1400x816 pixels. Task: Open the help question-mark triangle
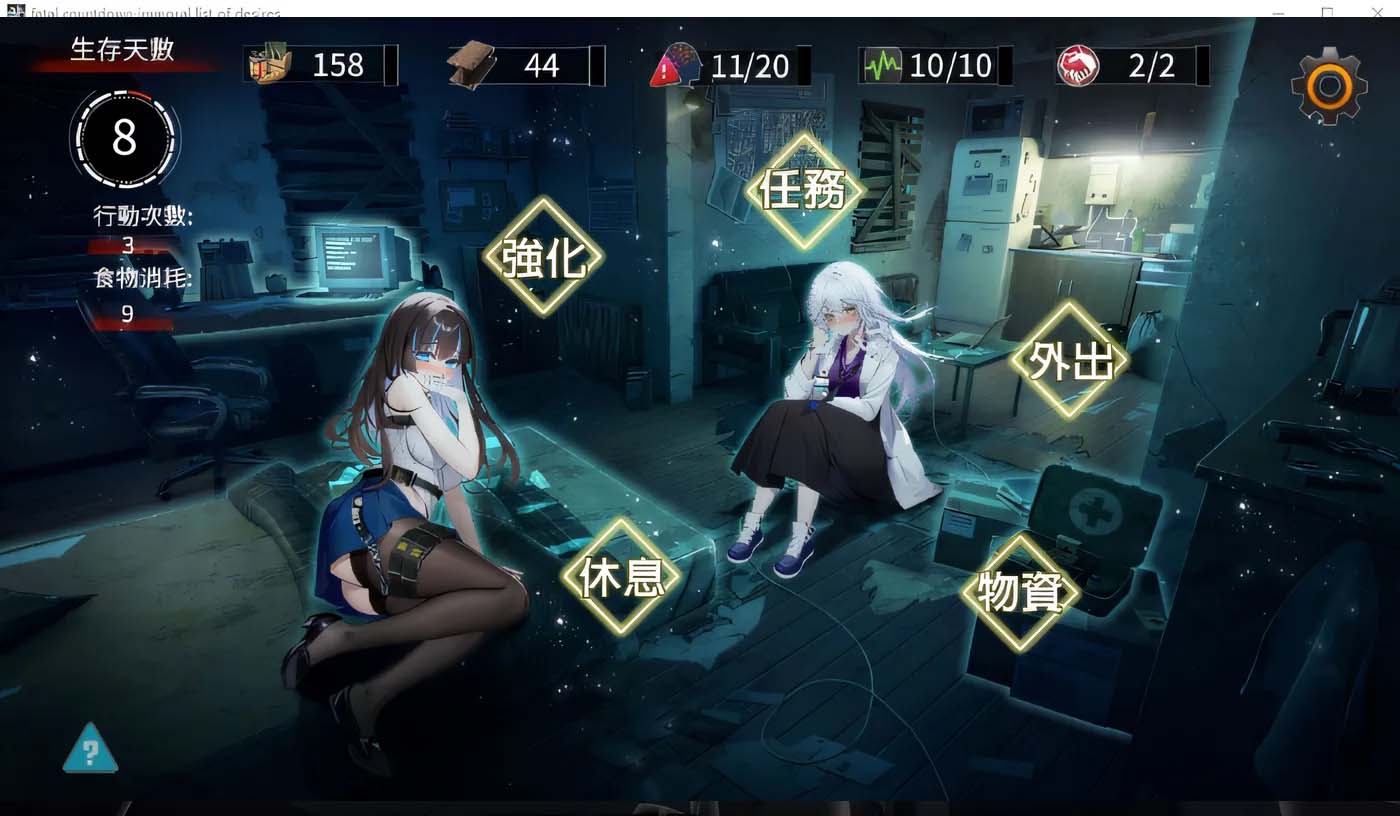[x=90, y=751]
